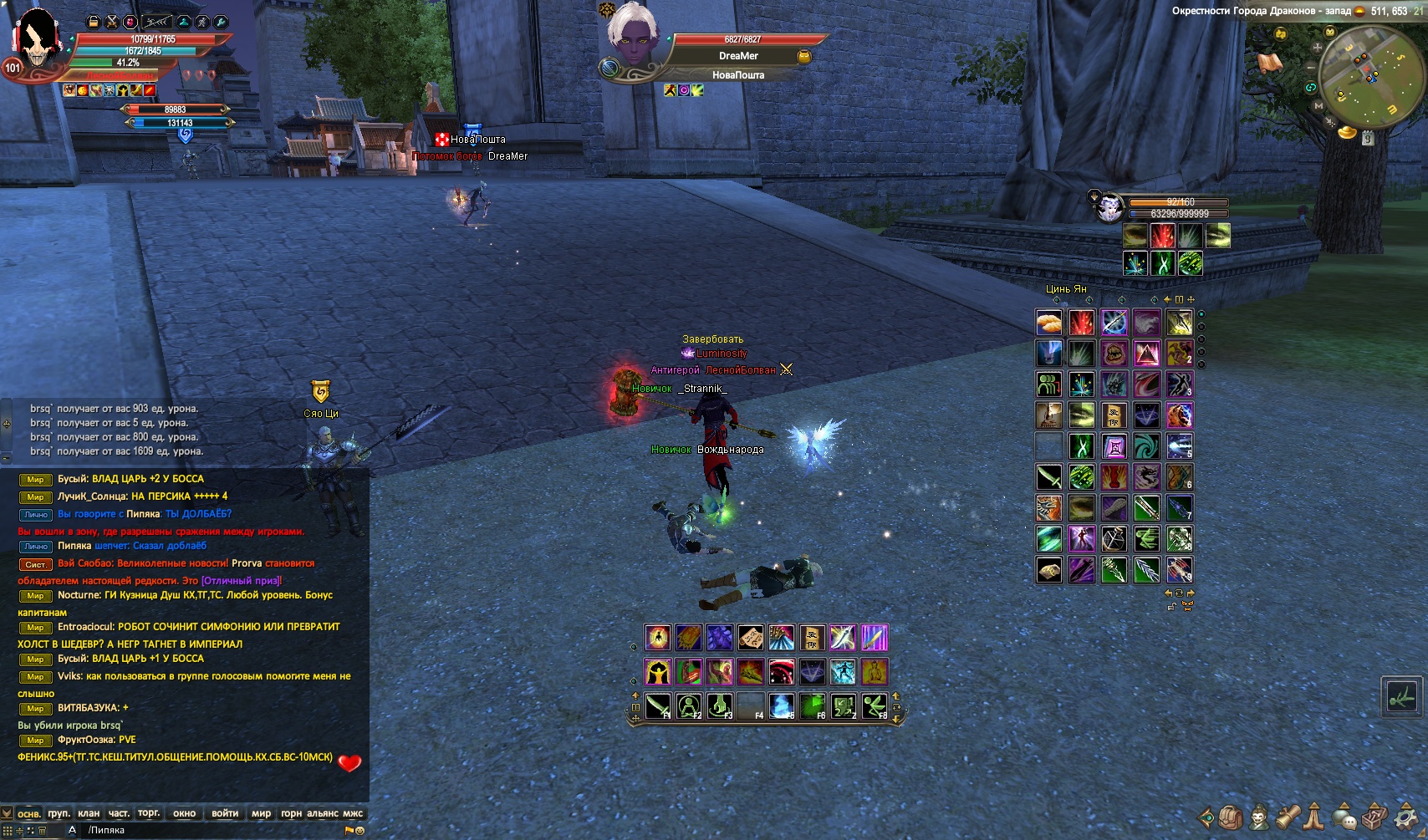Open the emoji smiley picker in chat
1428x840 pixels.
tap(360, 831)
